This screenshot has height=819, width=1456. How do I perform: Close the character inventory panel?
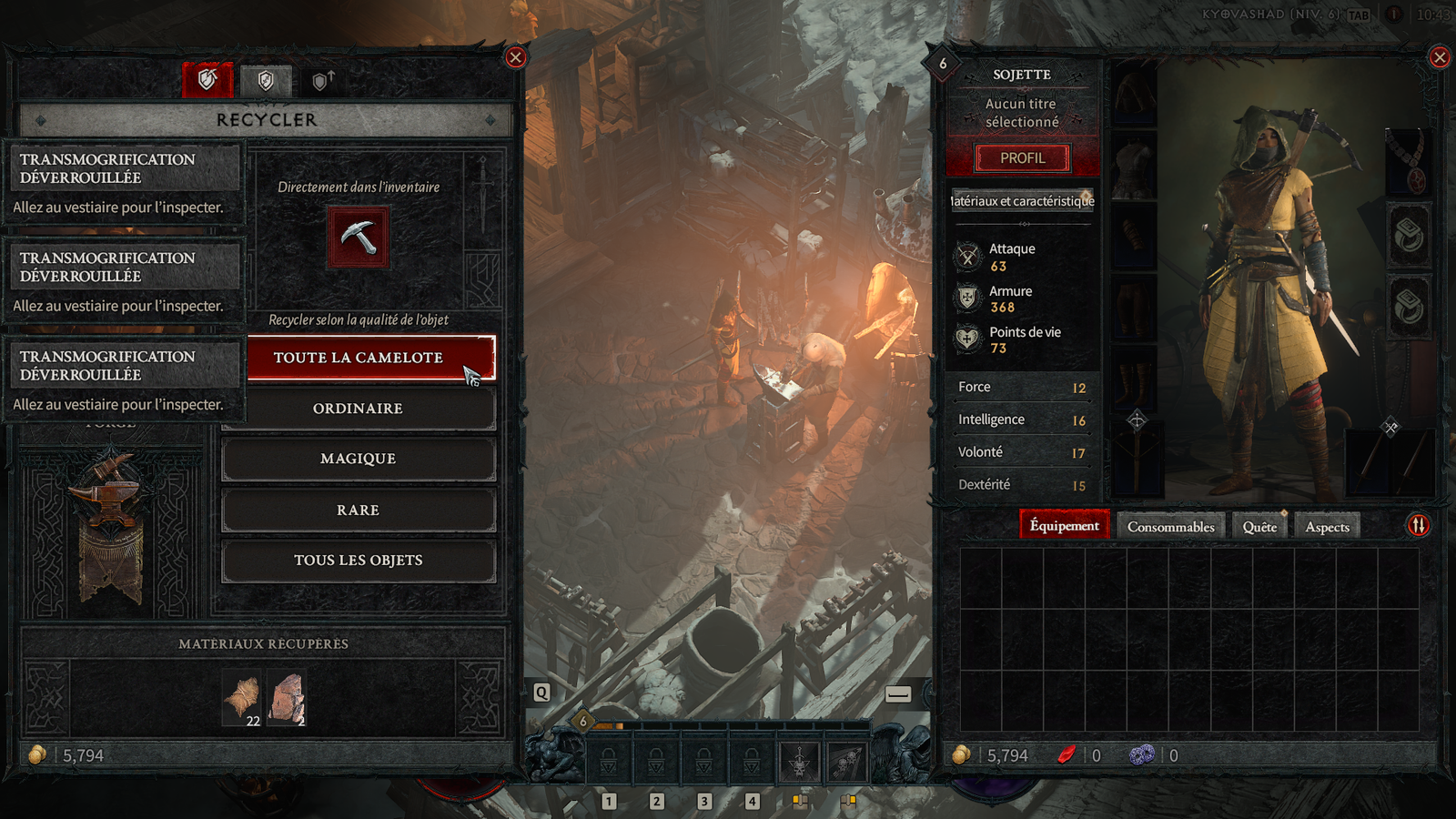pyautogui.click(x=1440, y=57)
